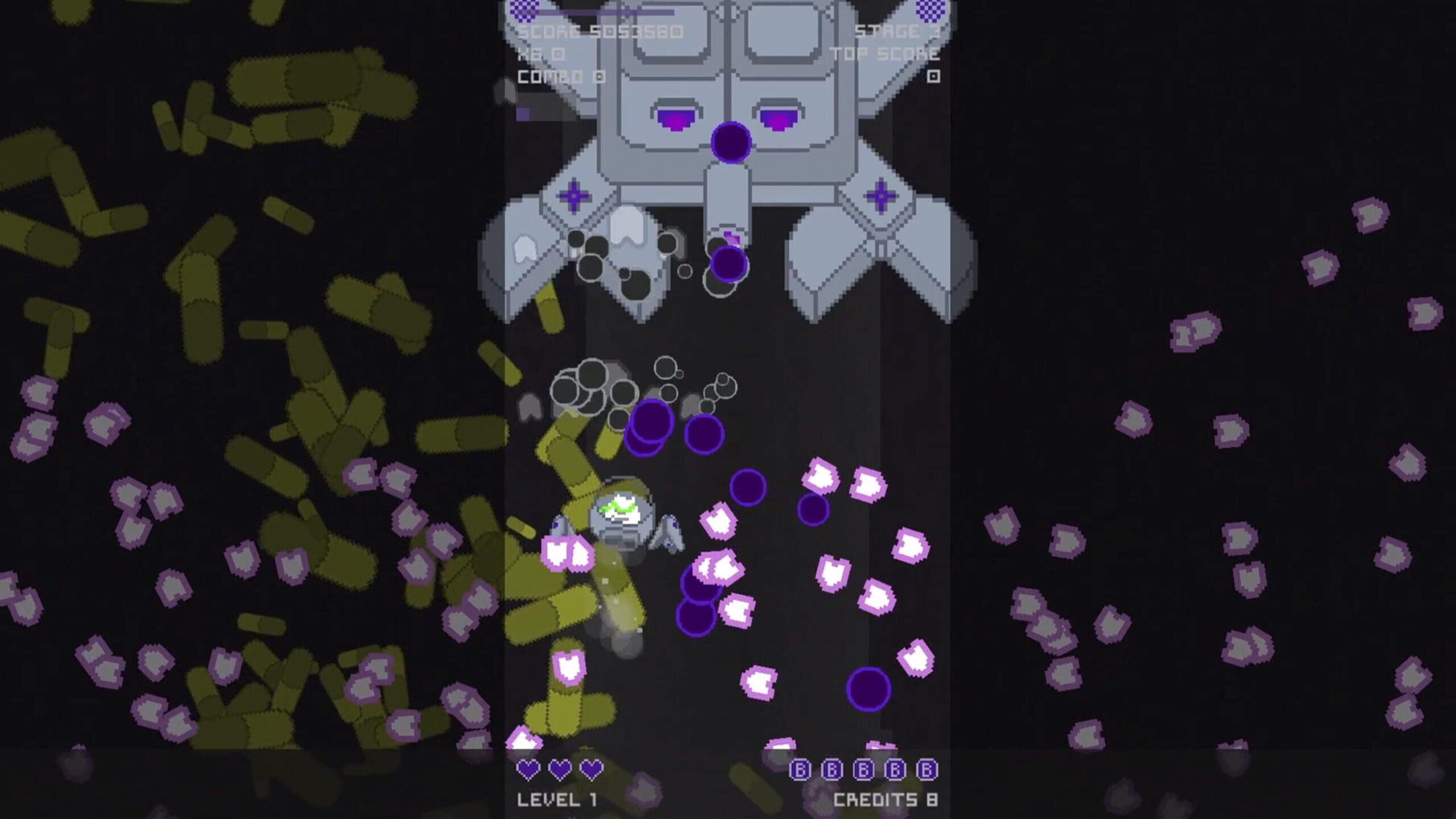Click the pixel emblem in the top left corner
Screen dimensions: 1456x819
tap(523, 9)
